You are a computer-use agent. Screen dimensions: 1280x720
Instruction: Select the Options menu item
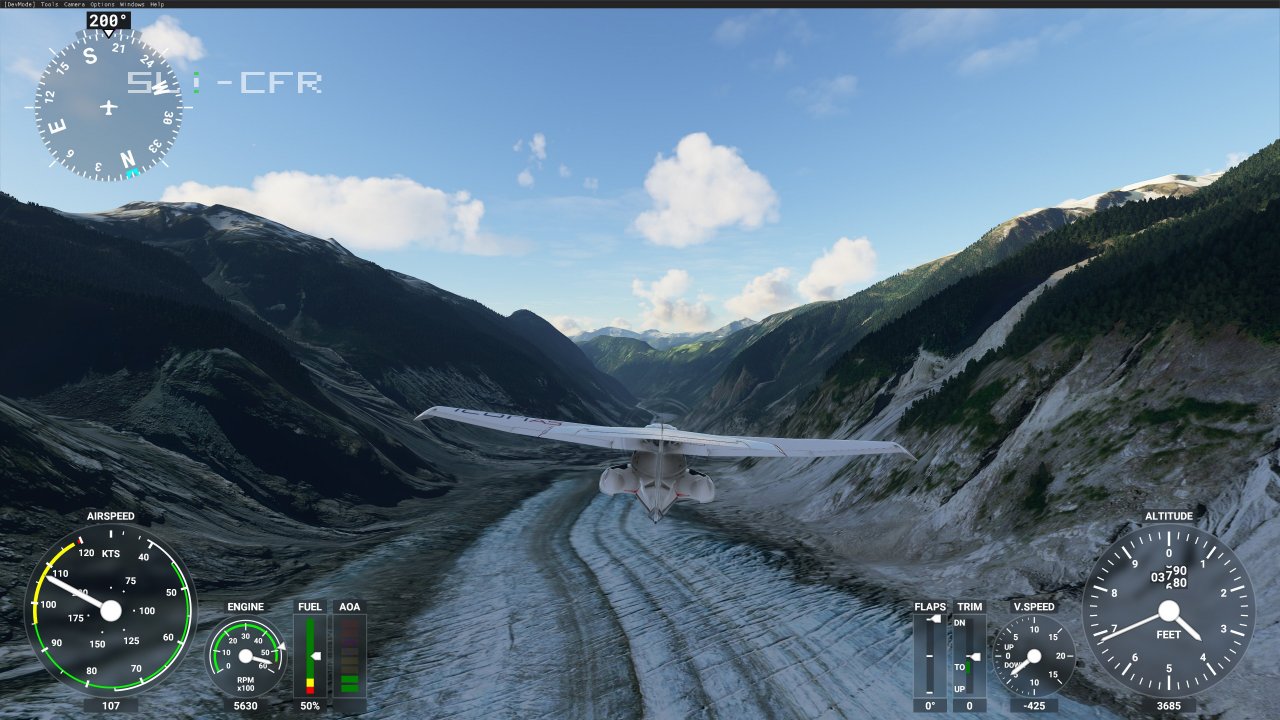[x=101, y=4]
